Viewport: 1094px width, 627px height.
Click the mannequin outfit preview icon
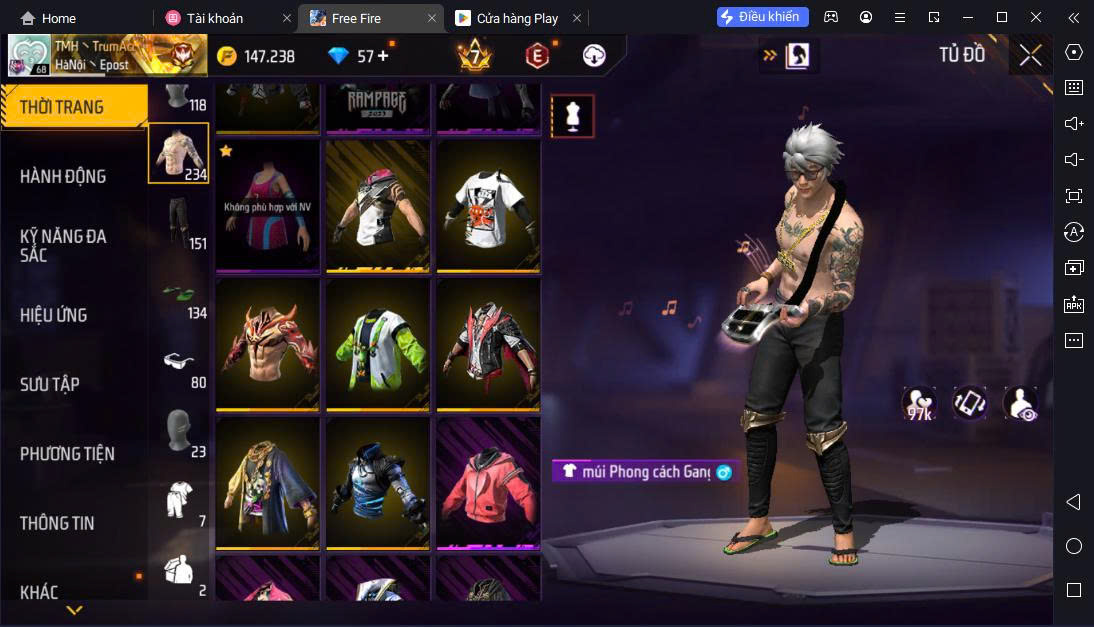(x=573, y=116)
